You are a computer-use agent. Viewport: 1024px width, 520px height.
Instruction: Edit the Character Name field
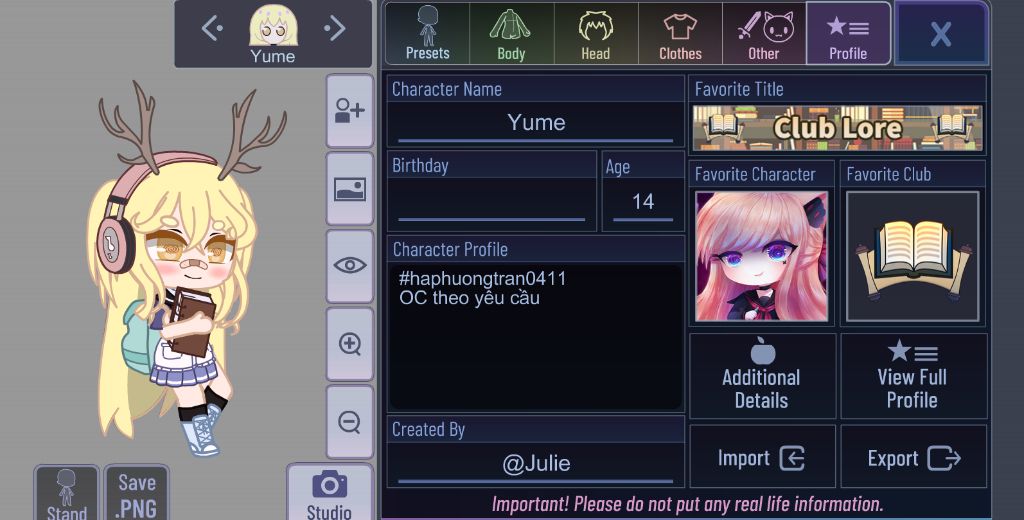(x=536, y=123)
